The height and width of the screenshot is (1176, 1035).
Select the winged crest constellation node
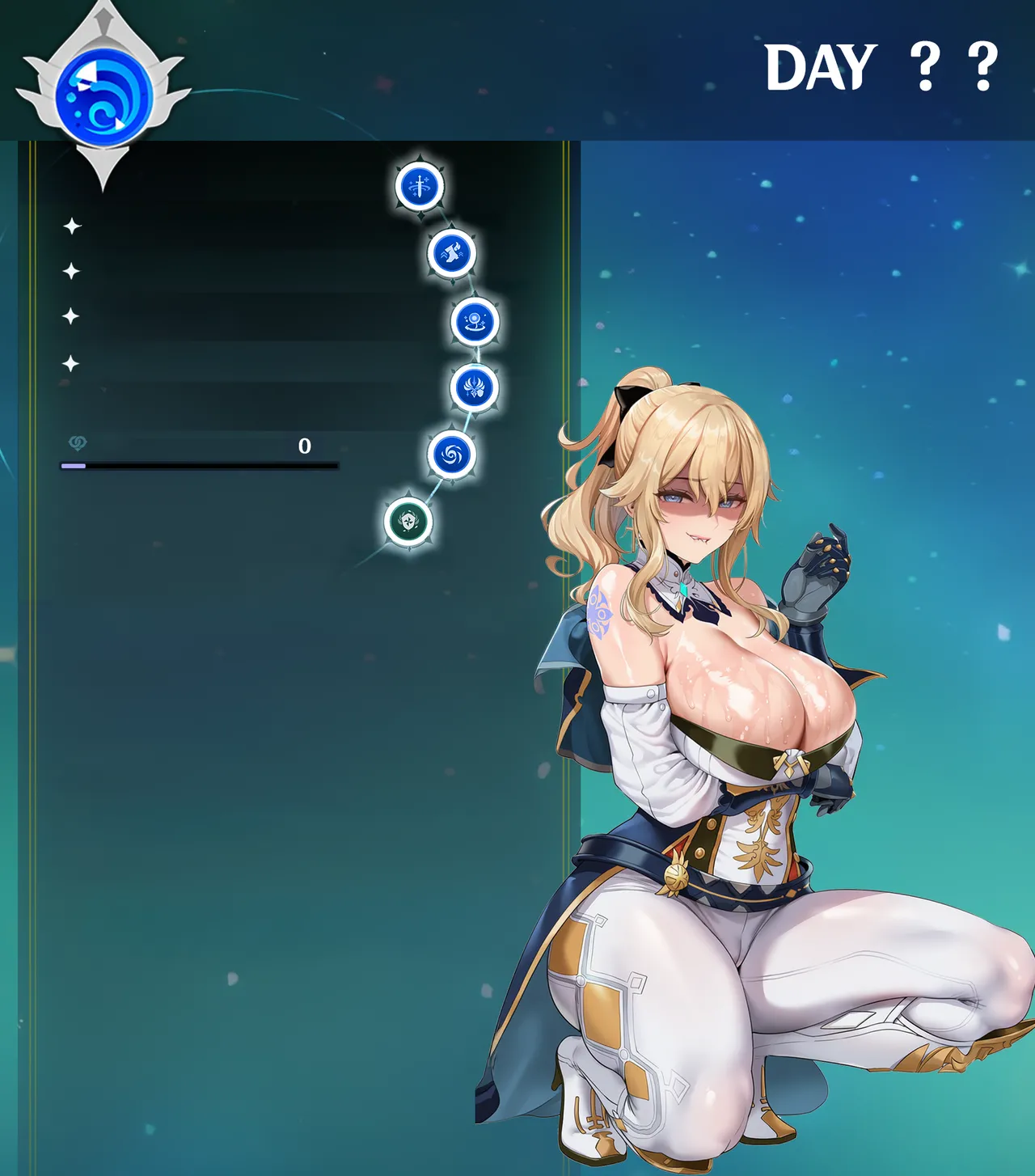pos(474,387)
